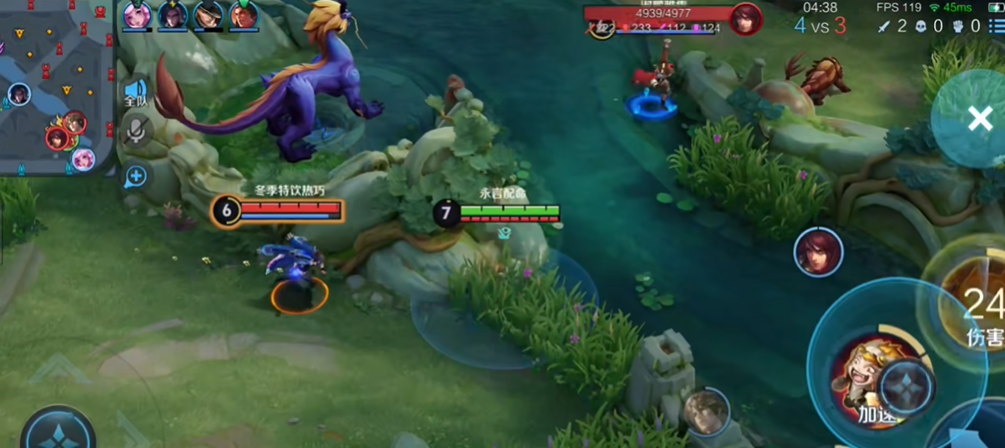Cancel skill cast with the X button

click(x=979, y=119)
